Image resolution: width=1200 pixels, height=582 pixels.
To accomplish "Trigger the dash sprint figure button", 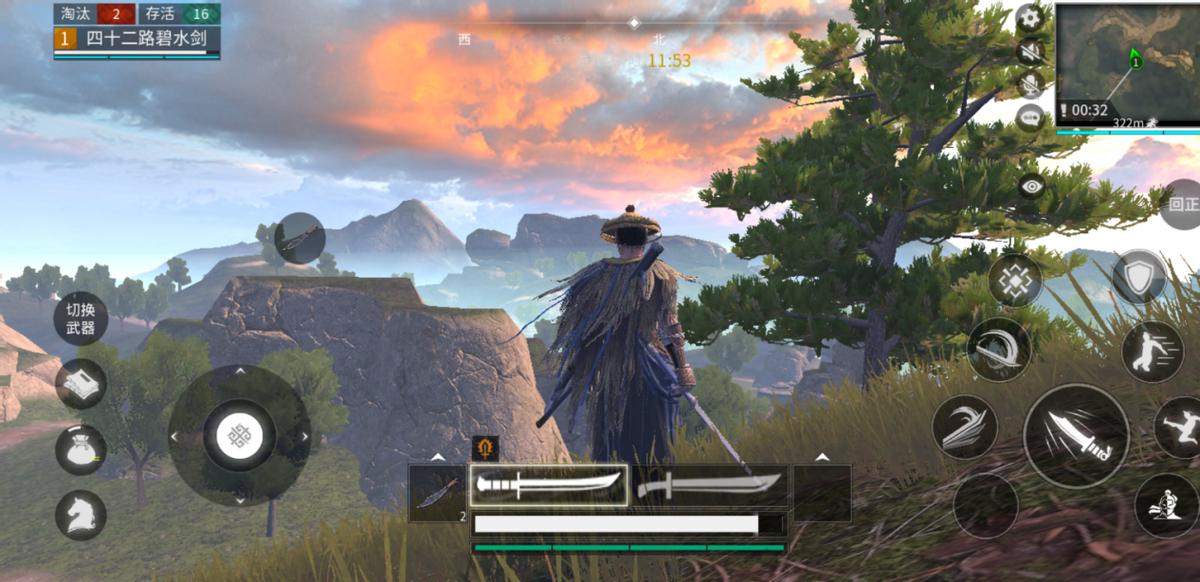I will 1152,351.
